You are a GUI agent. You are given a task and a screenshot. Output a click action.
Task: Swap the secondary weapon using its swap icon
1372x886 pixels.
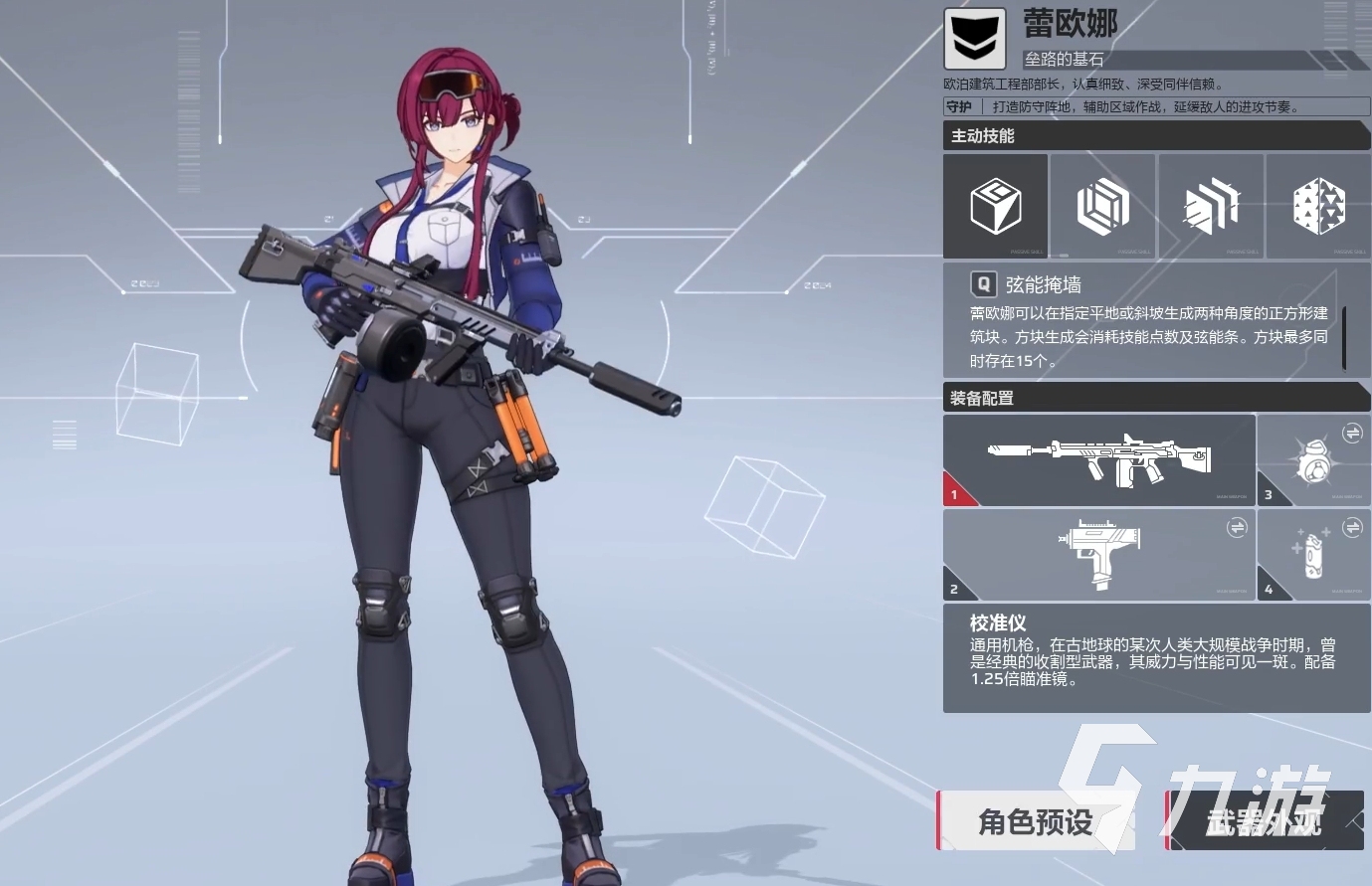(x=1237, y=527)
